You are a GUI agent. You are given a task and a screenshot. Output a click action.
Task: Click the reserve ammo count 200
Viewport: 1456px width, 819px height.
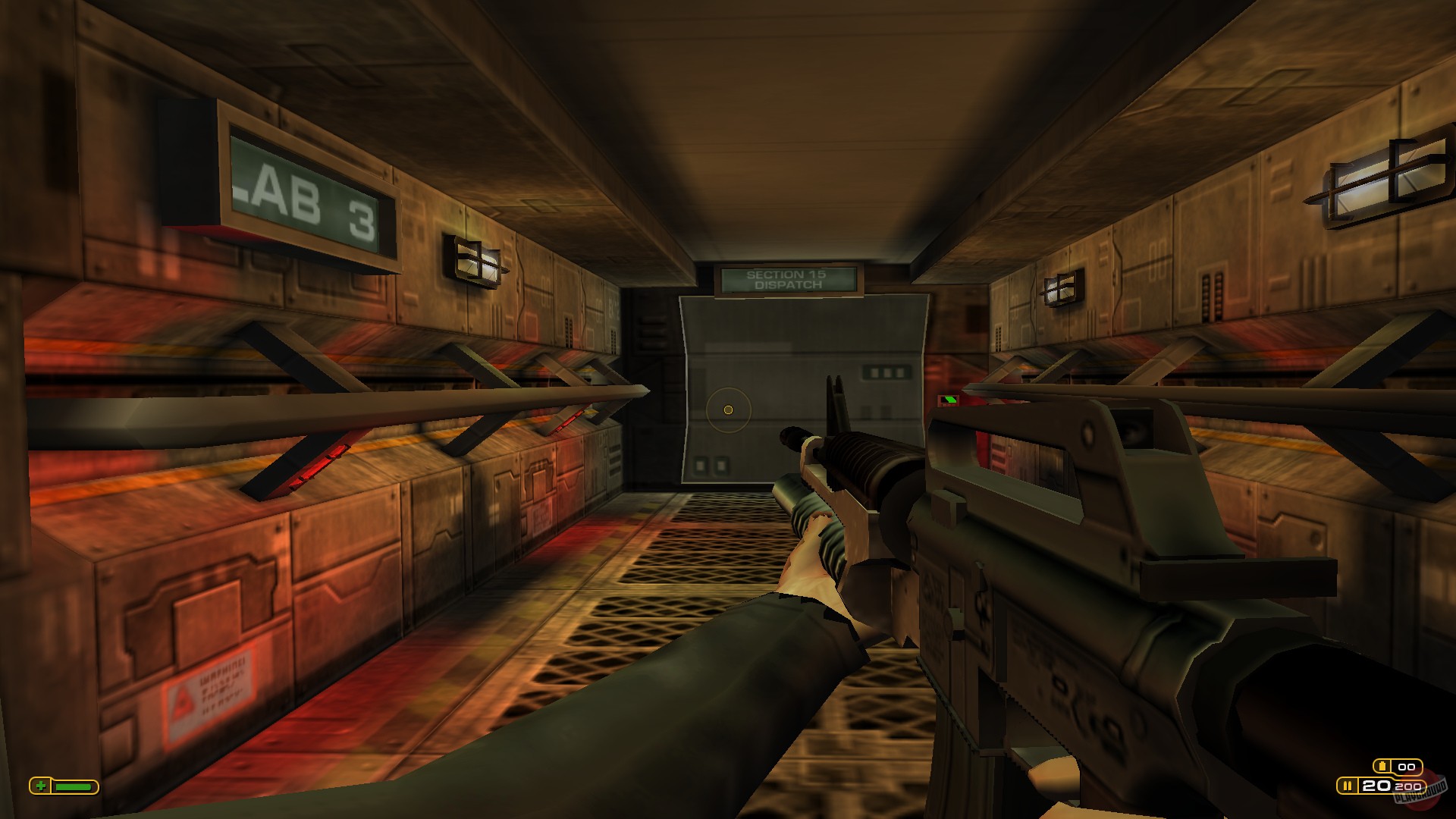pyautogui.click(x=1407, y=787)
